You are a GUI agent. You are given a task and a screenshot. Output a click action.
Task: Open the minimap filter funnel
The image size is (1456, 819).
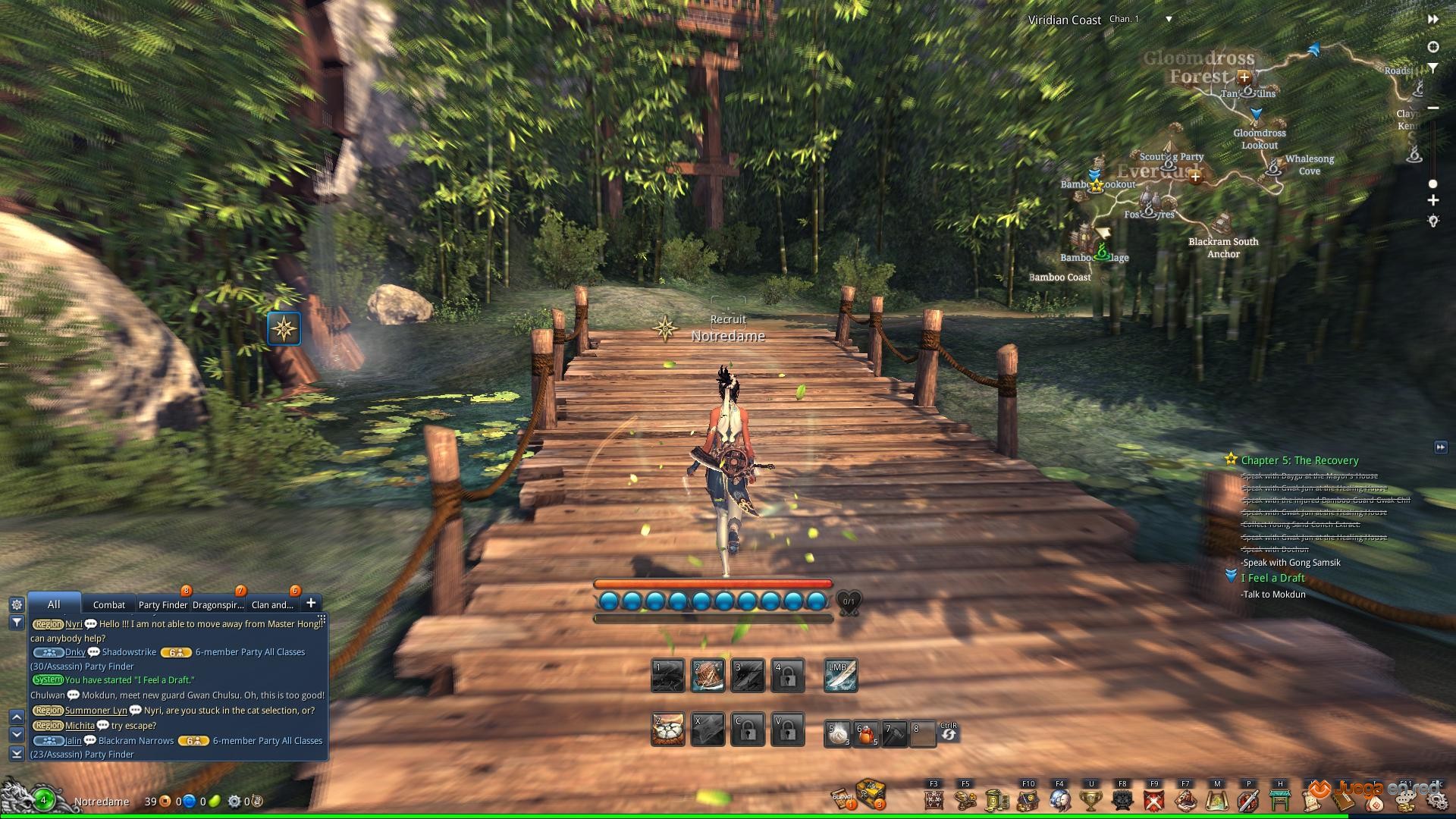coord(1433,68)
